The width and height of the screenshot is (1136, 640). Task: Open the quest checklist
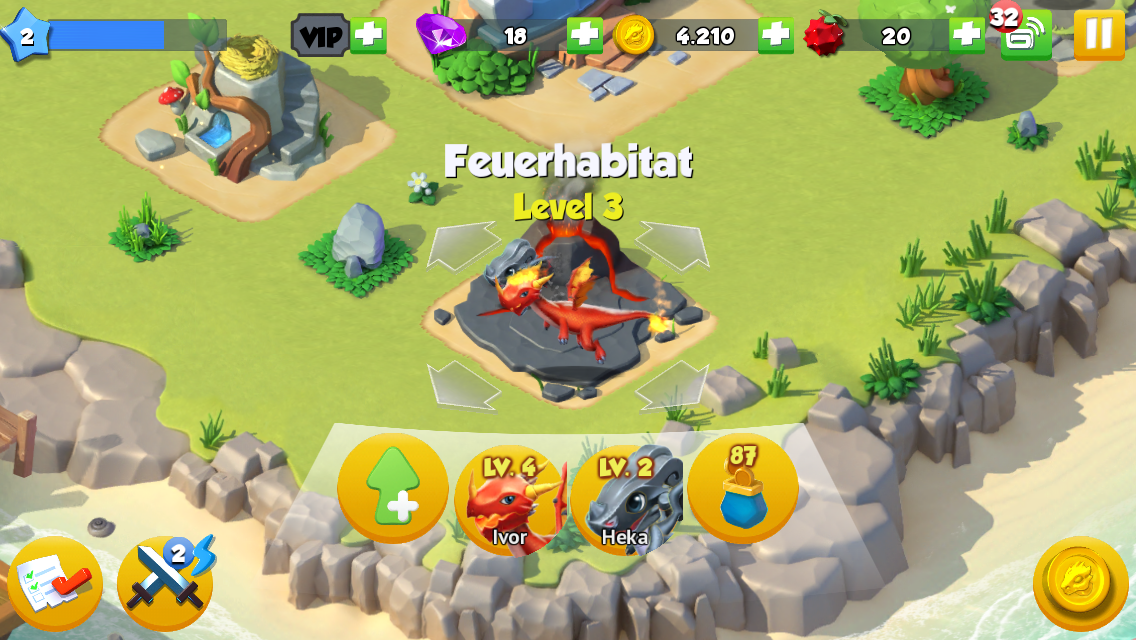click(x=55, y=584)
